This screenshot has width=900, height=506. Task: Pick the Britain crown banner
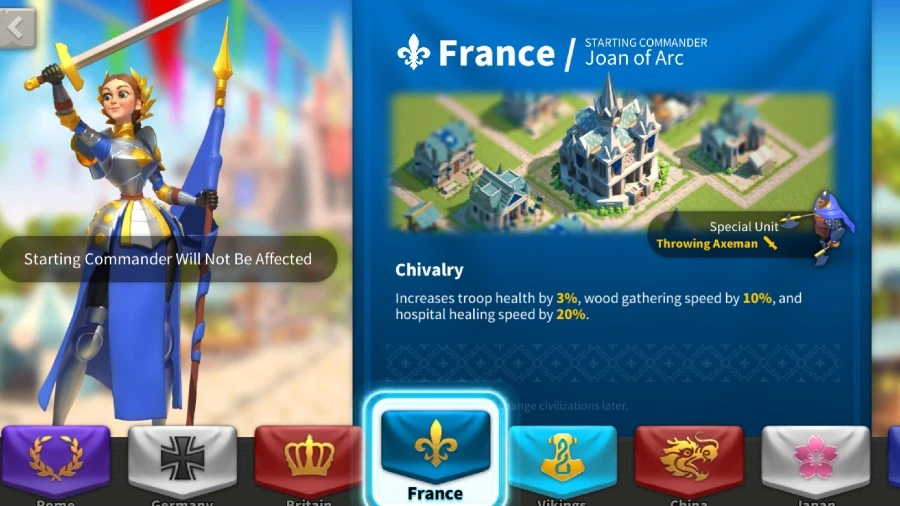309,460
